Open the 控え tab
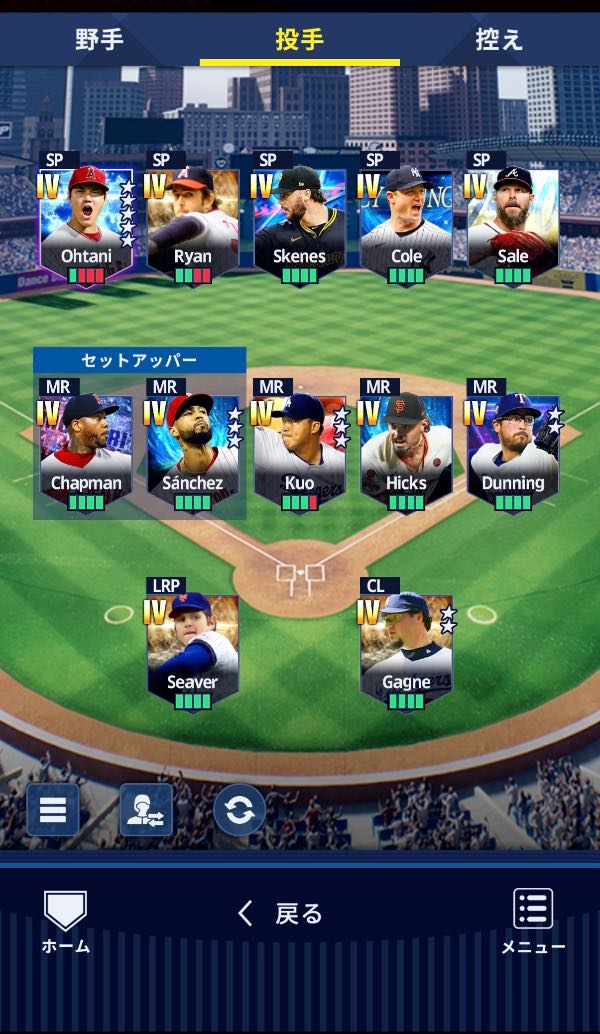Image resolution: width=600 pixels, height=1034 pixels. pyautogui.click(x=499, y=40)
